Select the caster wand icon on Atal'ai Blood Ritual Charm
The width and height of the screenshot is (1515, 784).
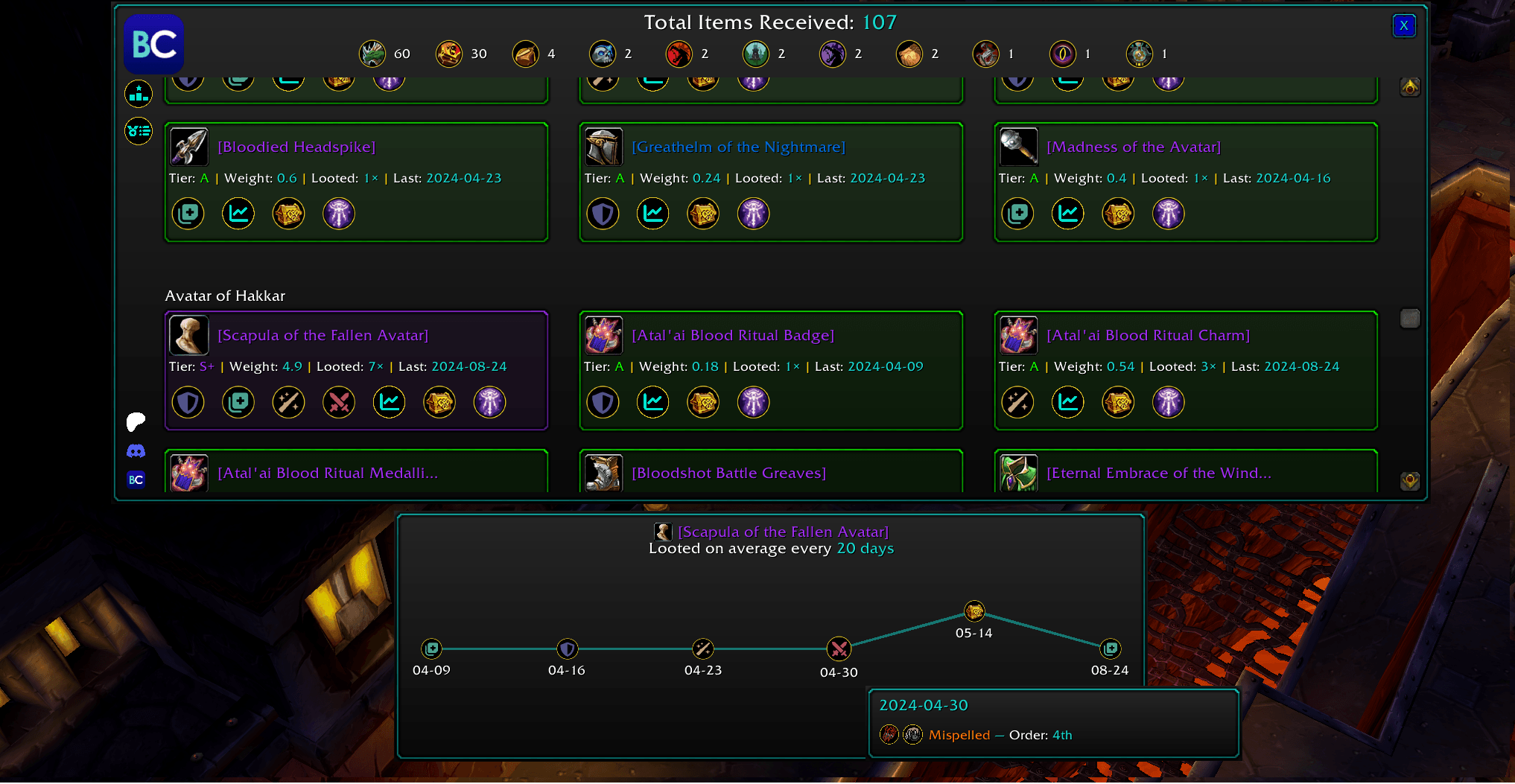[x=1018, y=402]
